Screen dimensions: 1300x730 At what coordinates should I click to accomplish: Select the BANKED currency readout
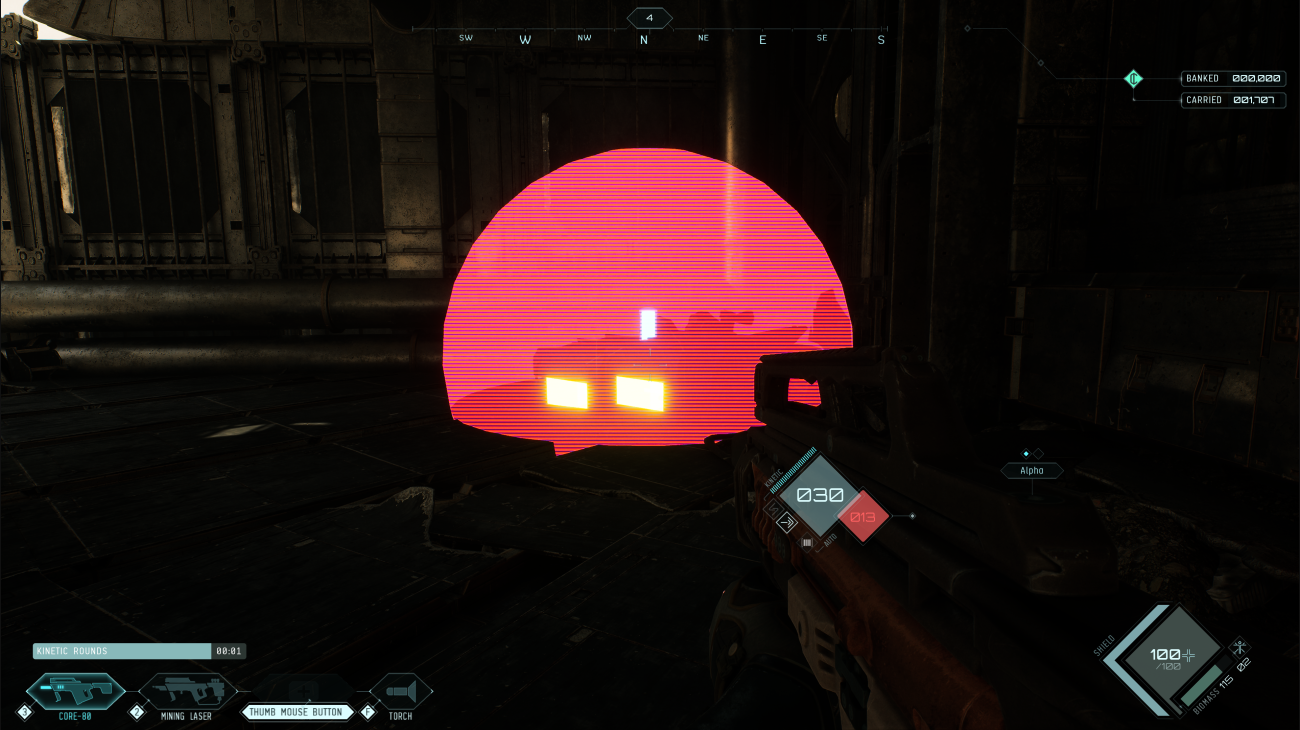tap(1233, 78)
